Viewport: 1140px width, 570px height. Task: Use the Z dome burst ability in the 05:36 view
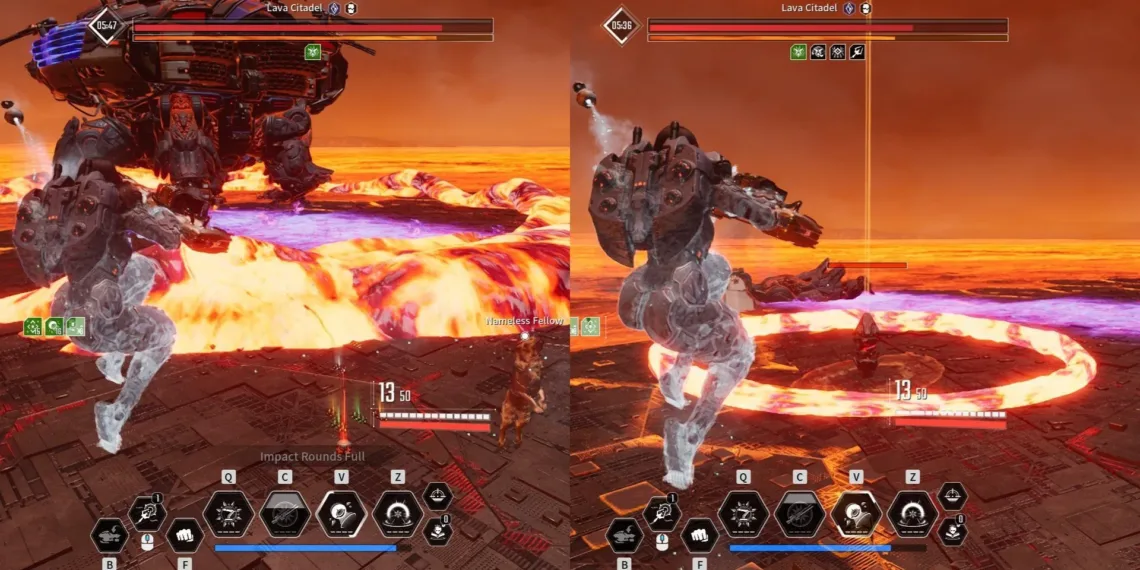[x=913, y=514]
